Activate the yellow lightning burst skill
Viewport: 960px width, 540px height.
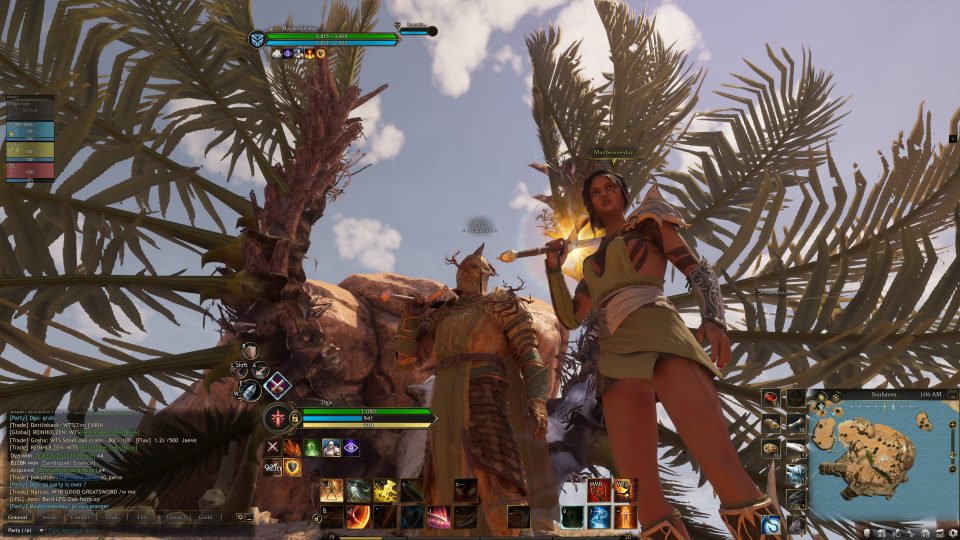pos(385,490)
